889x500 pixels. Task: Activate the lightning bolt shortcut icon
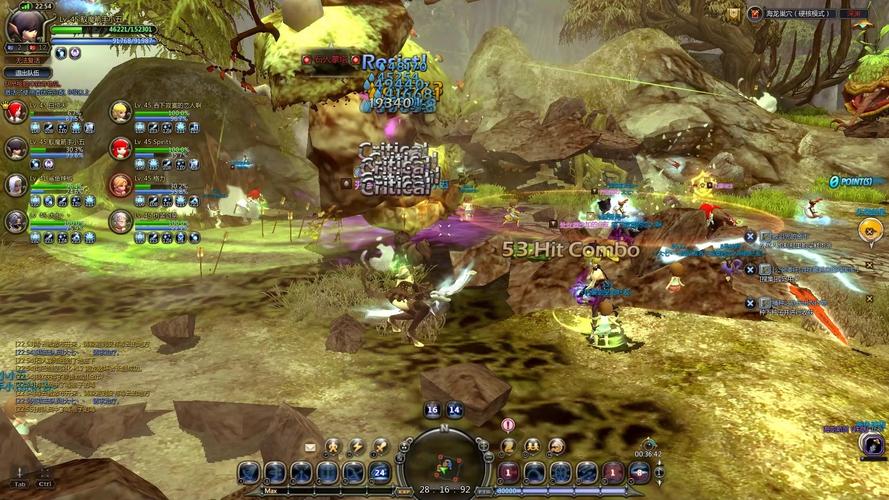coord(356,446)
